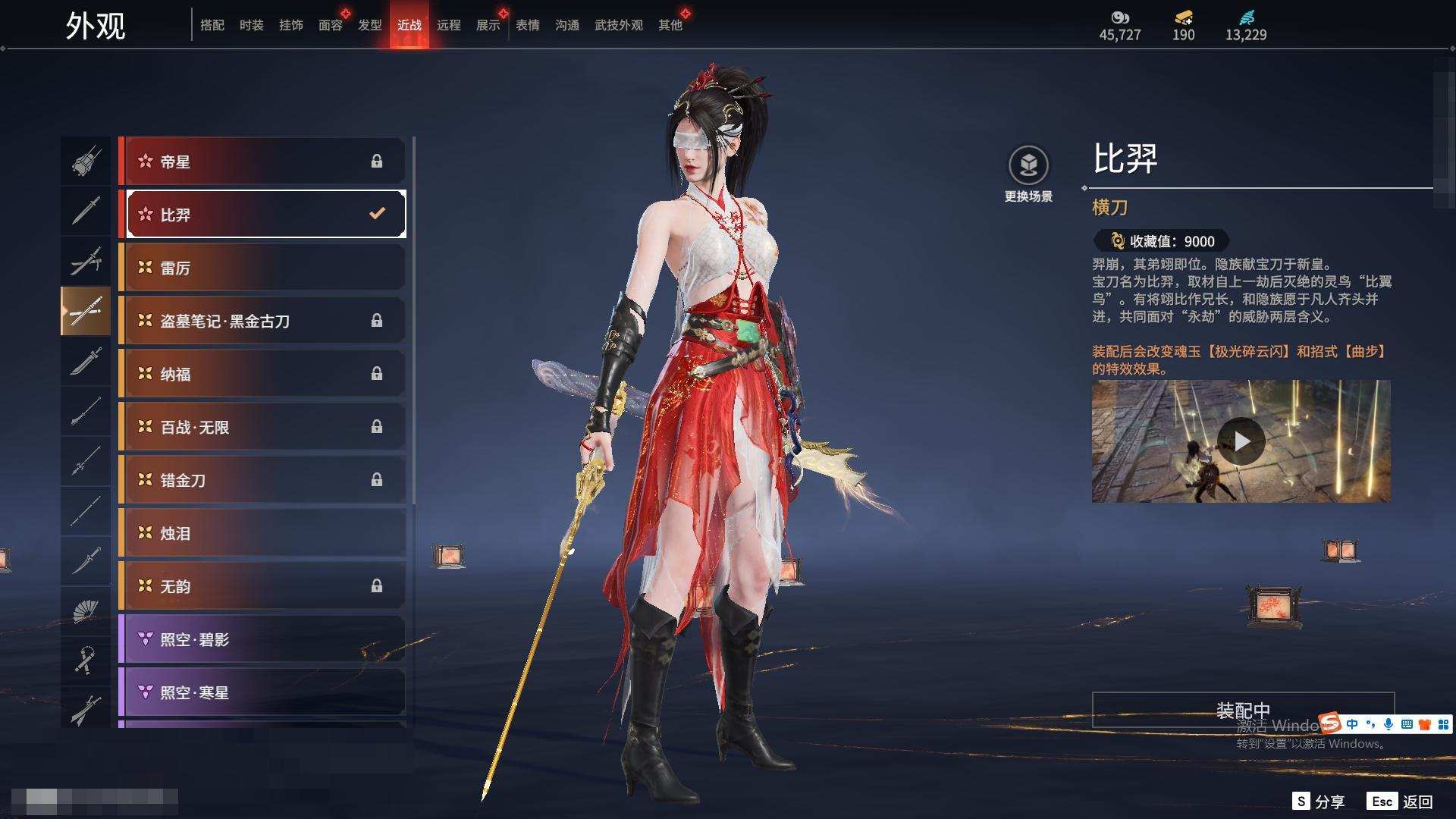Open the 搭配 tab
The image size is (1456, 819).
tap(212, 25)
